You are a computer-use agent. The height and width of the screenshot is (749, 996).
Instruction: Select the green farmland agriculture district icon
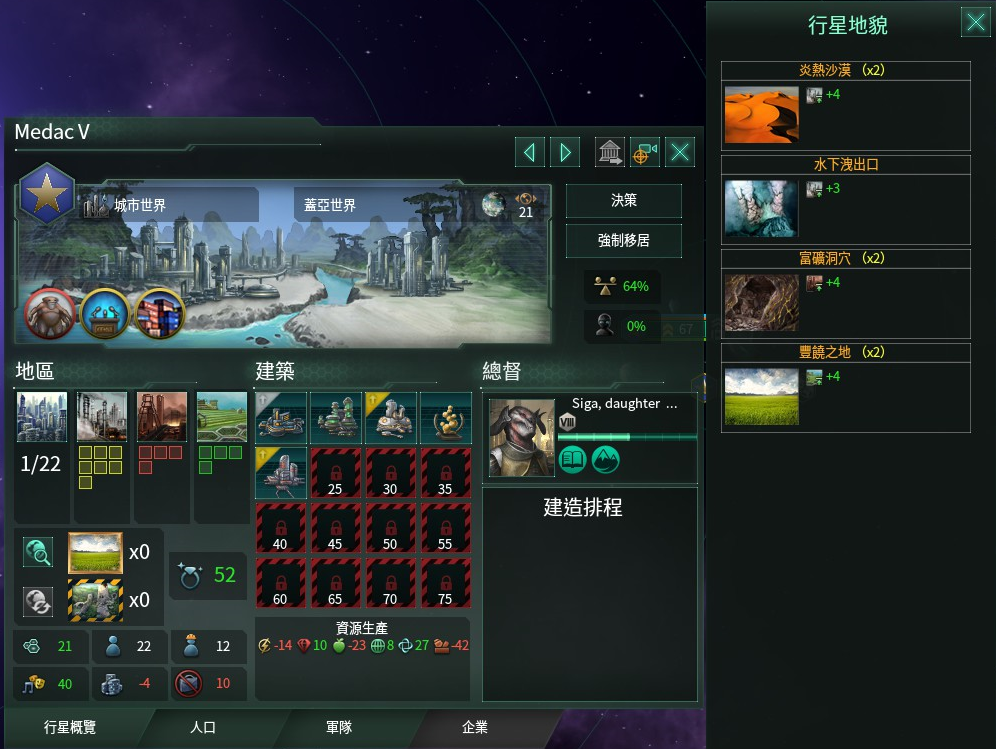[221, 417]
